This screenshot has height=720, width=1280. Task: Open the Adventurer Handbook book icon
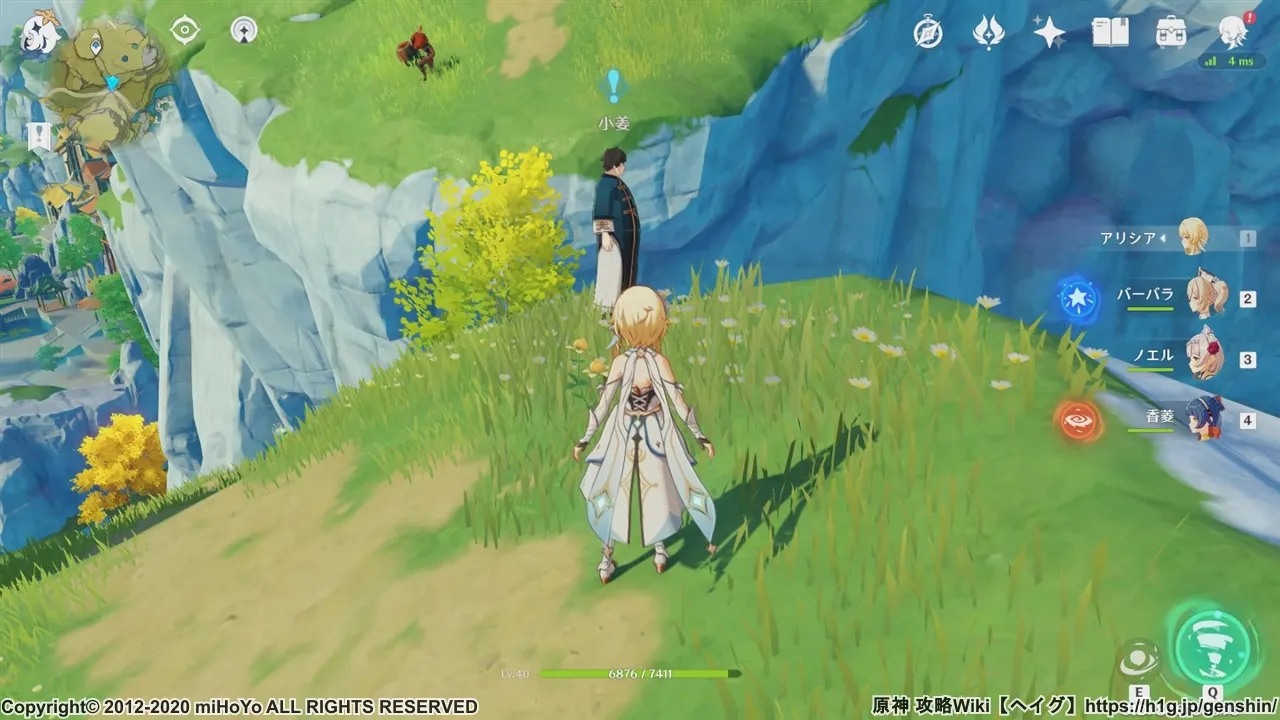coord(1110,33)
